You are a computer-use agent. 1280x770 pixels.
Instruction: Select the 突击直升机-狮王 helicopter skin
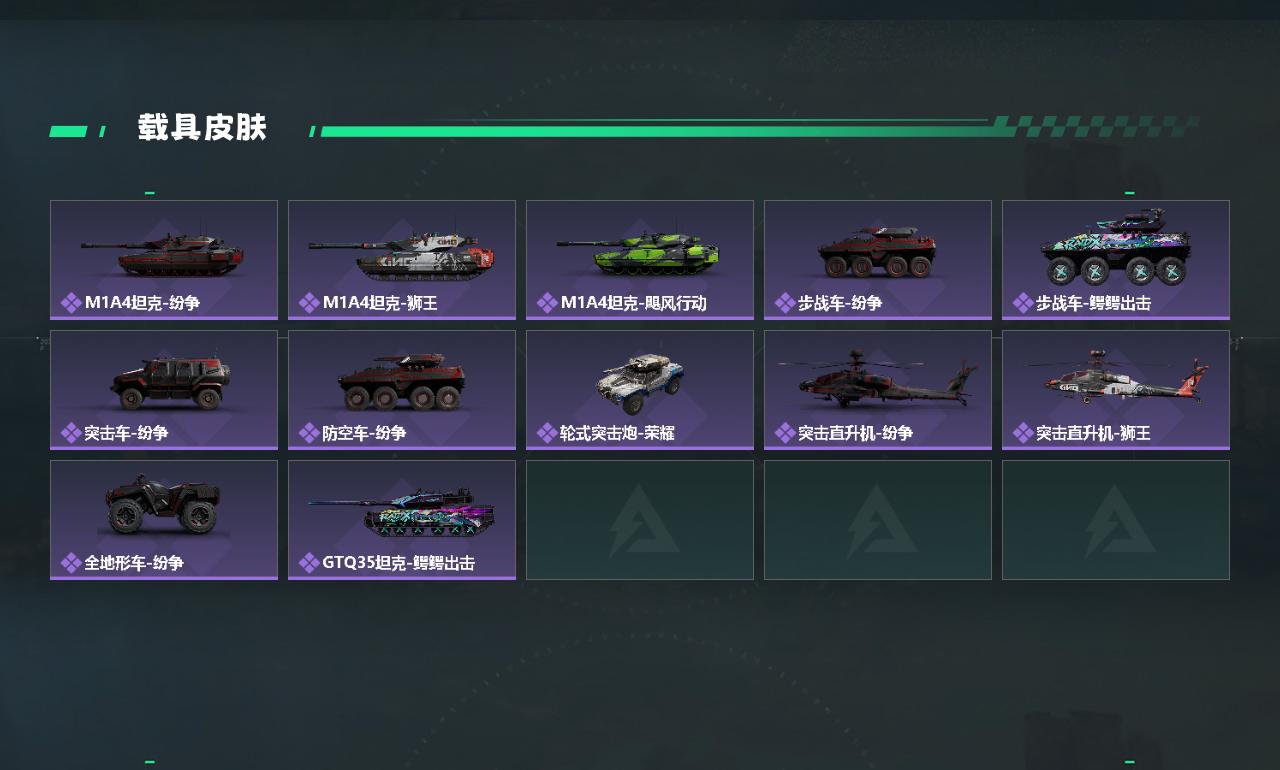click(1116, 390)
